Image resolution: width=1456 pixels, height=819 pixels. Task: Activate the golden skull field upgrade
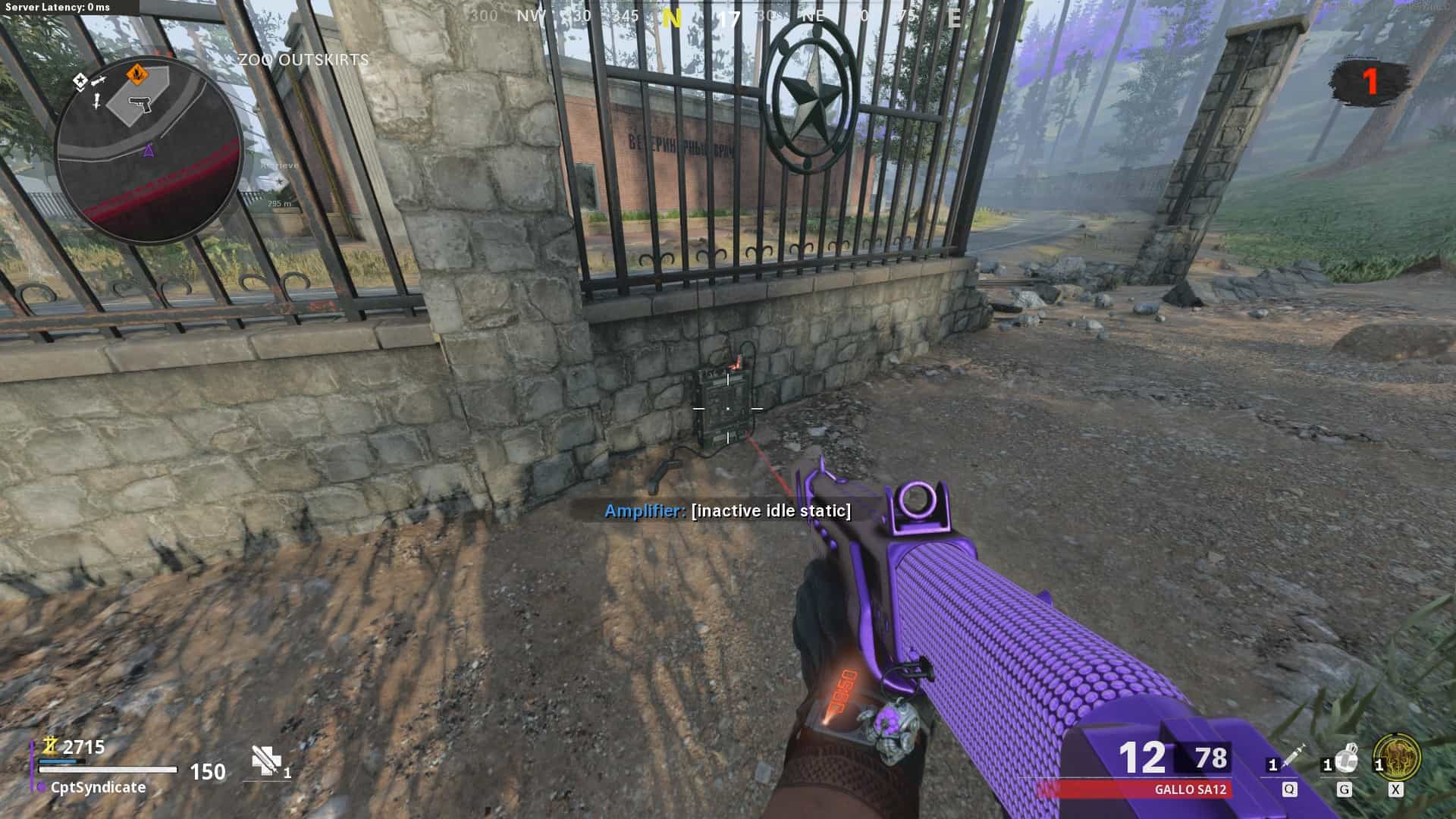[x=1397, y=757]
